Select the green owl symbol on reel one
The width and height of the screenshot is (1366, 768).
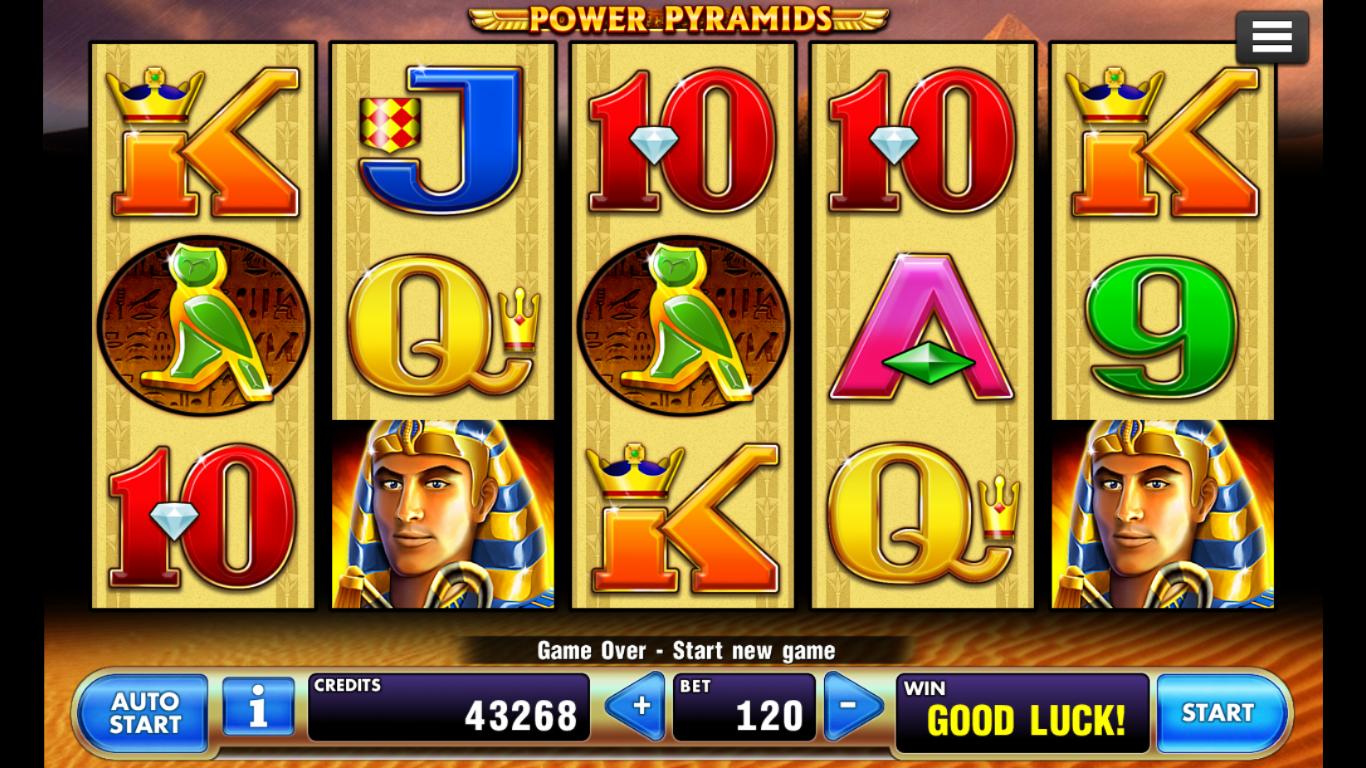coord(203,325)
